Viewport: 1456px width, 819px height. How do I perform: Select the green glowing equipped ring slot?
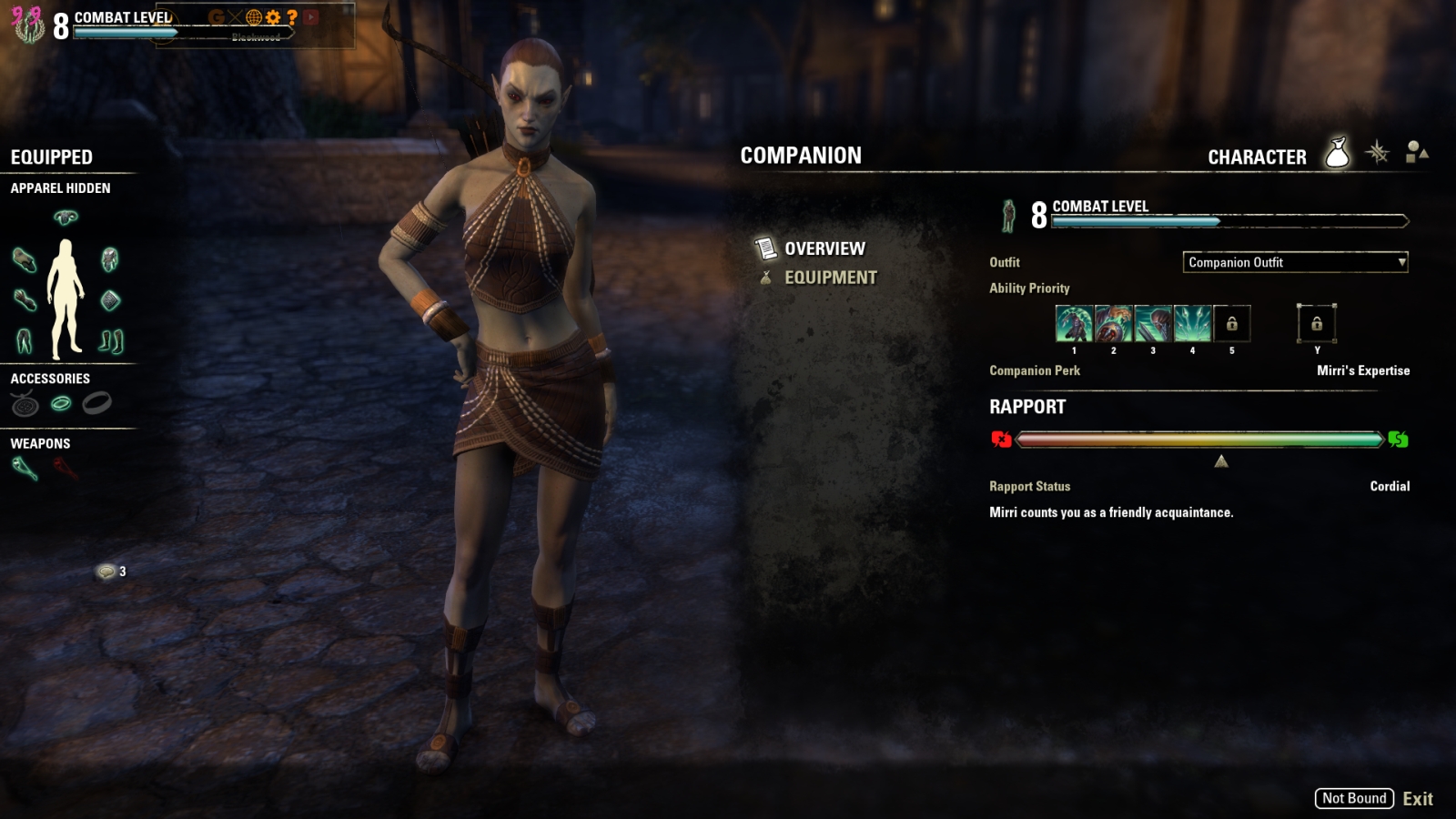point(61,403)
